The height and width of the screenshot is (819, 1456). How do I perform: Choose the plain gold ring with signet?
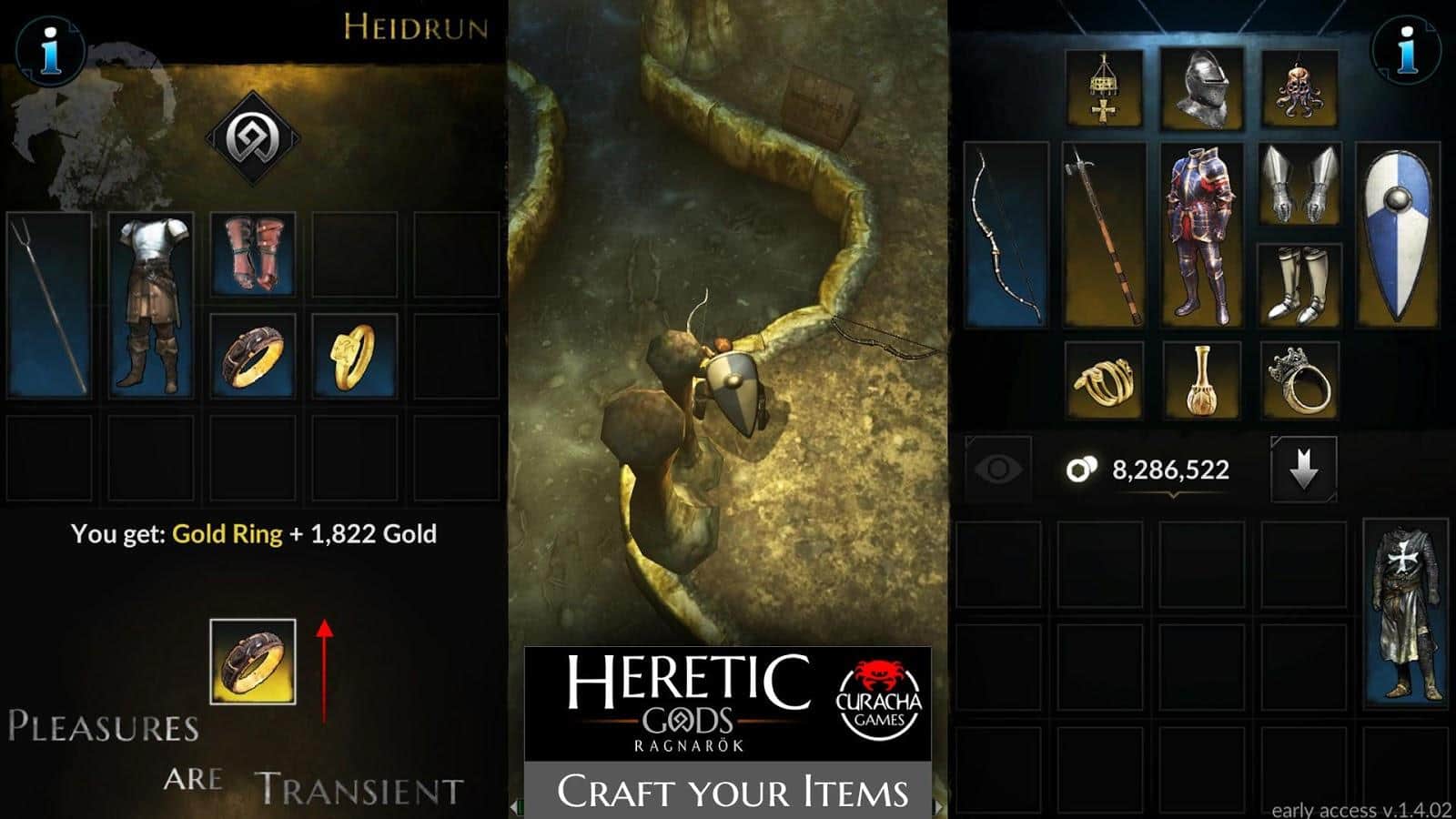point(355,356)
